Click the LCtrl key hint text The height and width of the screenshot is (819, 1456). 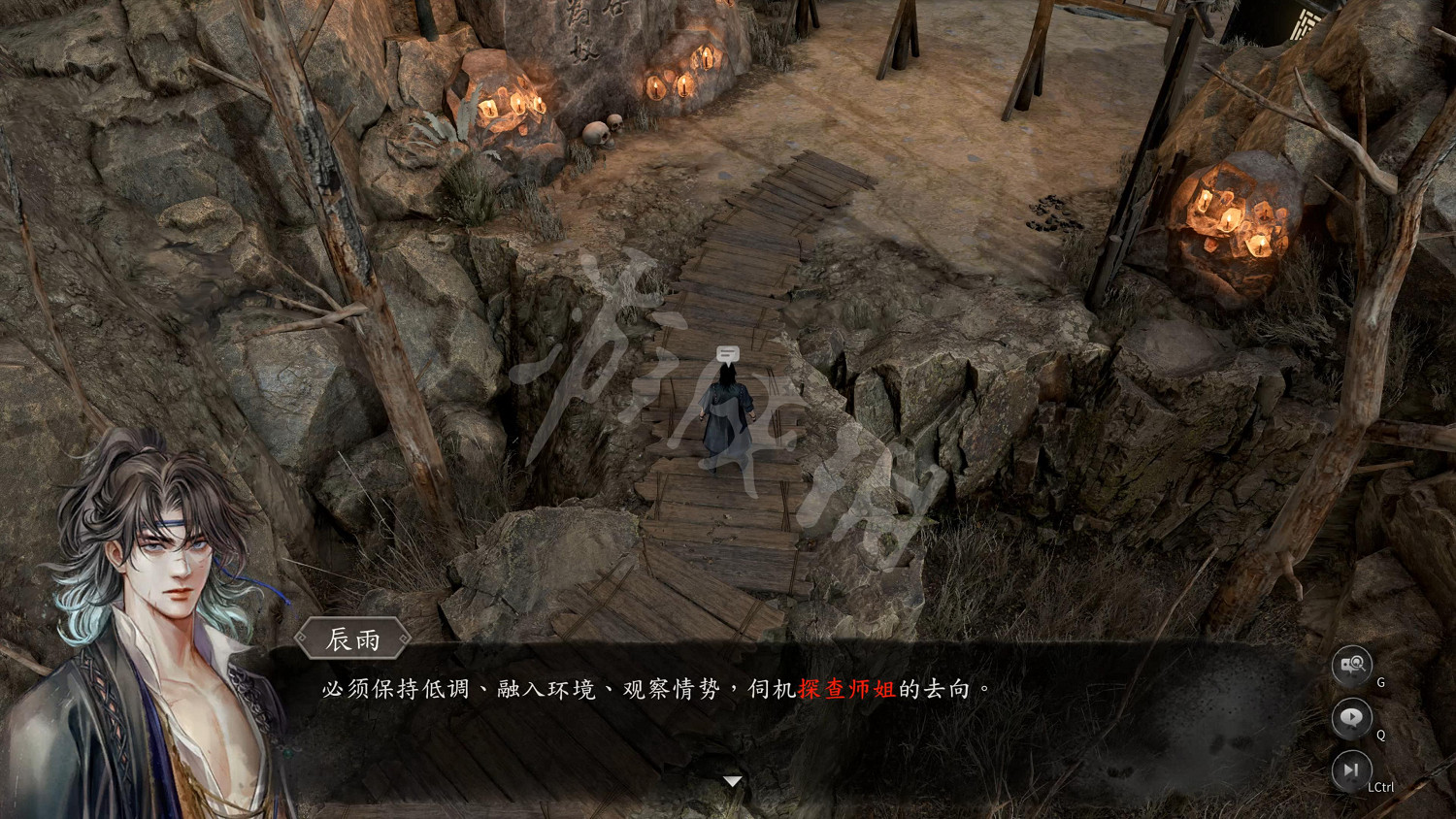point(1381,786)
